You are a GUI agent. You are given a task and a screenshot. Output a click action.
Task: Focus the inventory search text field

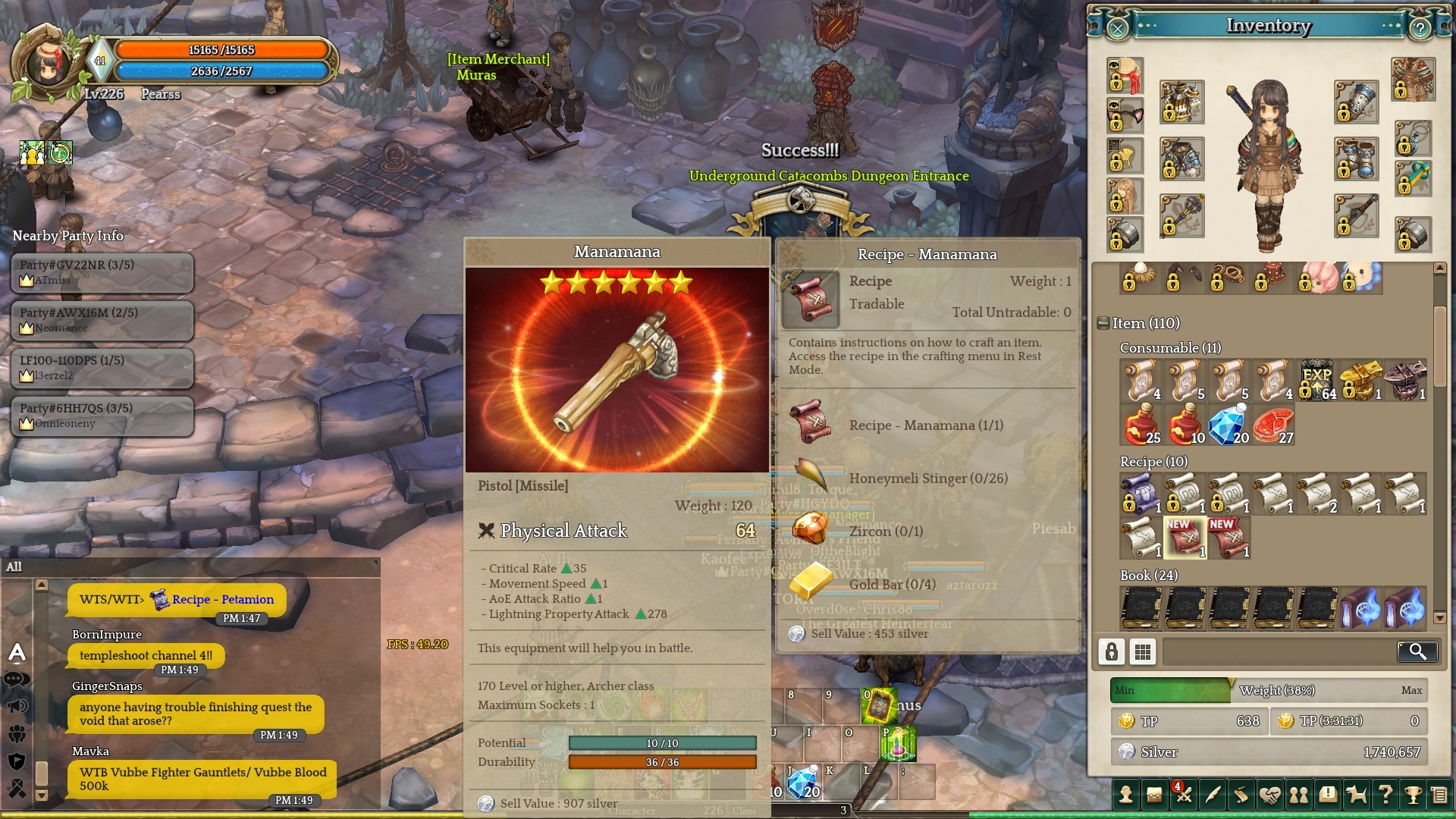[x=1279, y=651]
